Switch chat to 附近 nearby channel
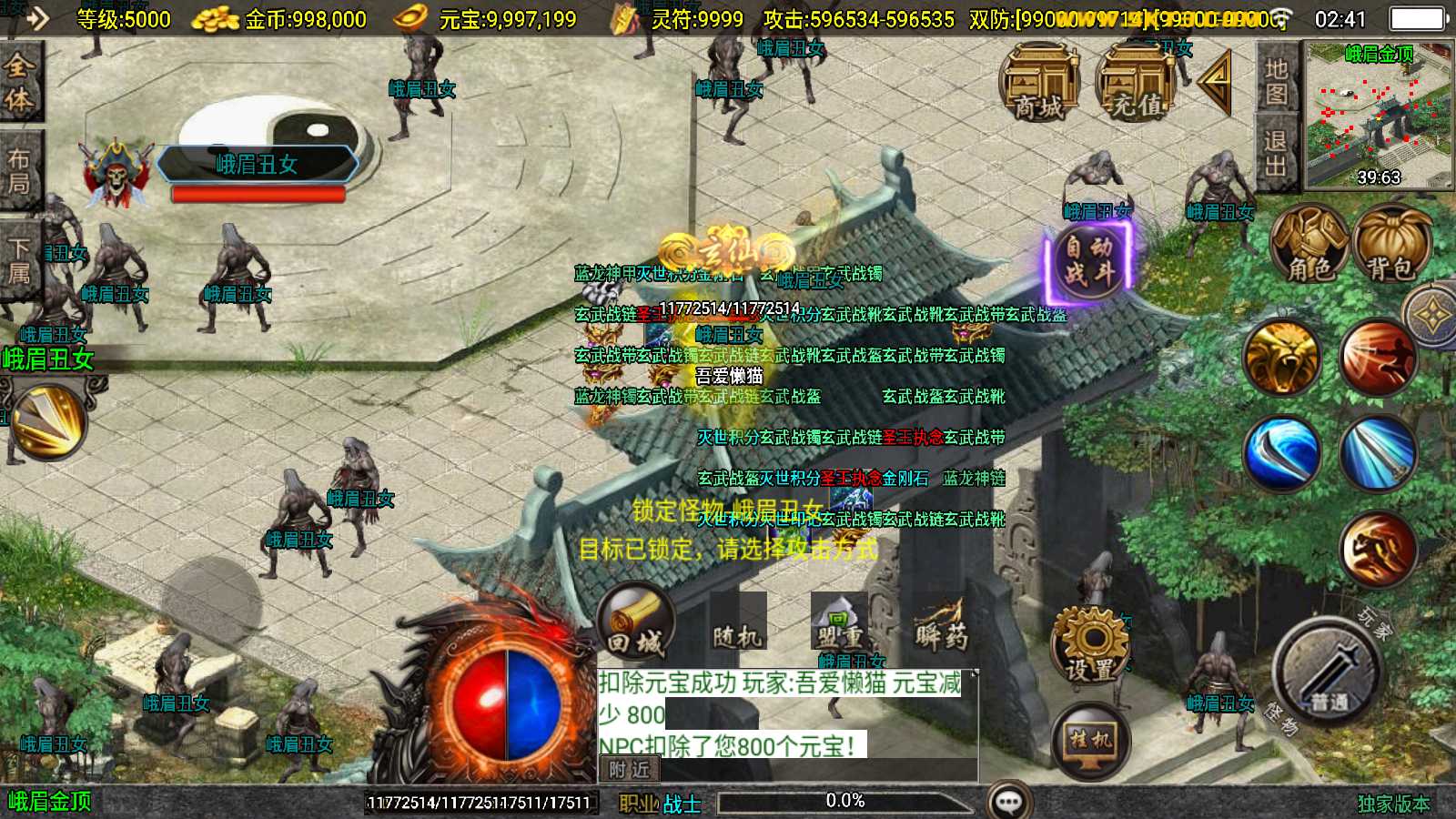 tap(629, 770)
